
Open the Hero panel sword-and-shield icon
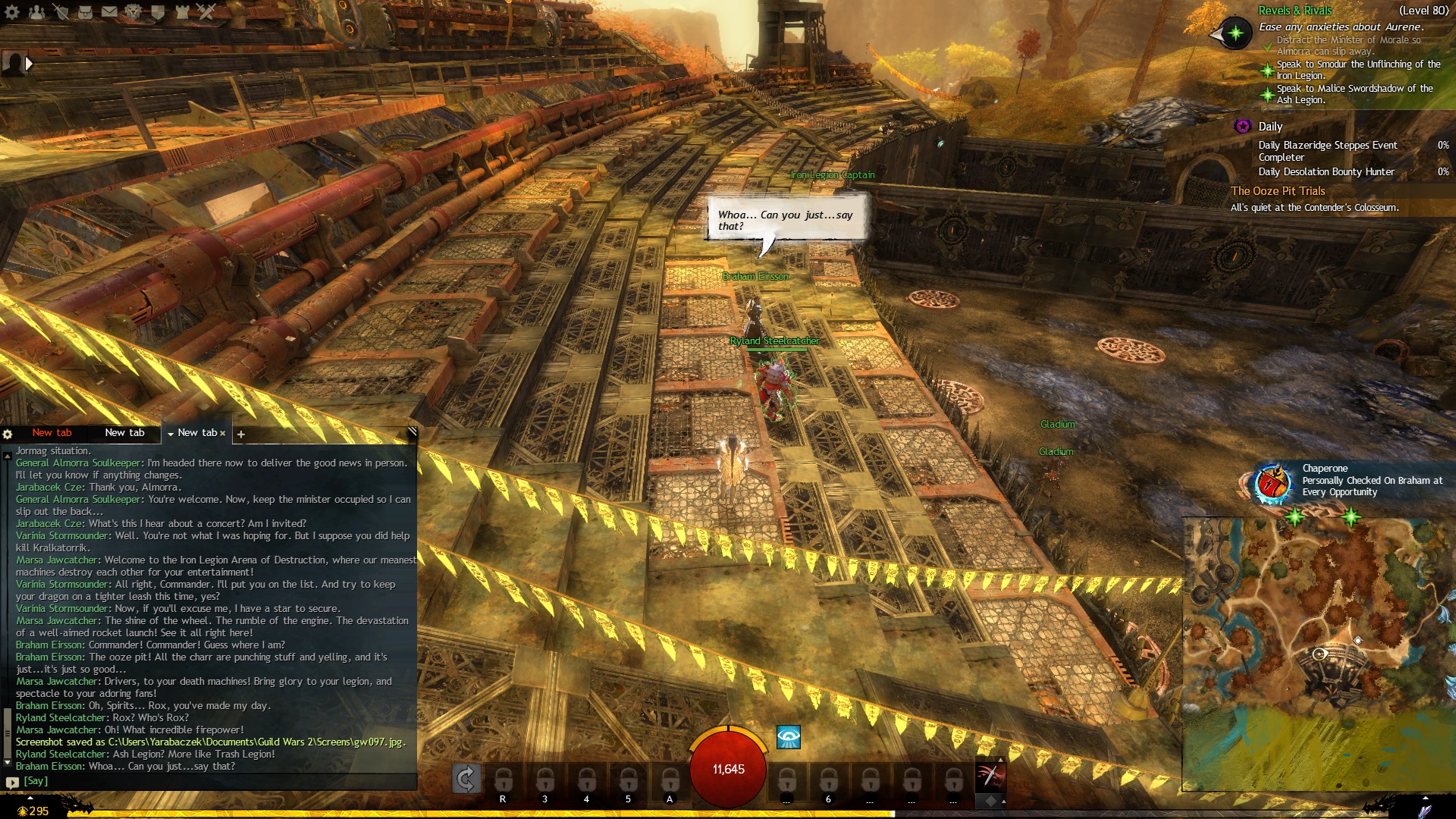(x=61, y=11)
